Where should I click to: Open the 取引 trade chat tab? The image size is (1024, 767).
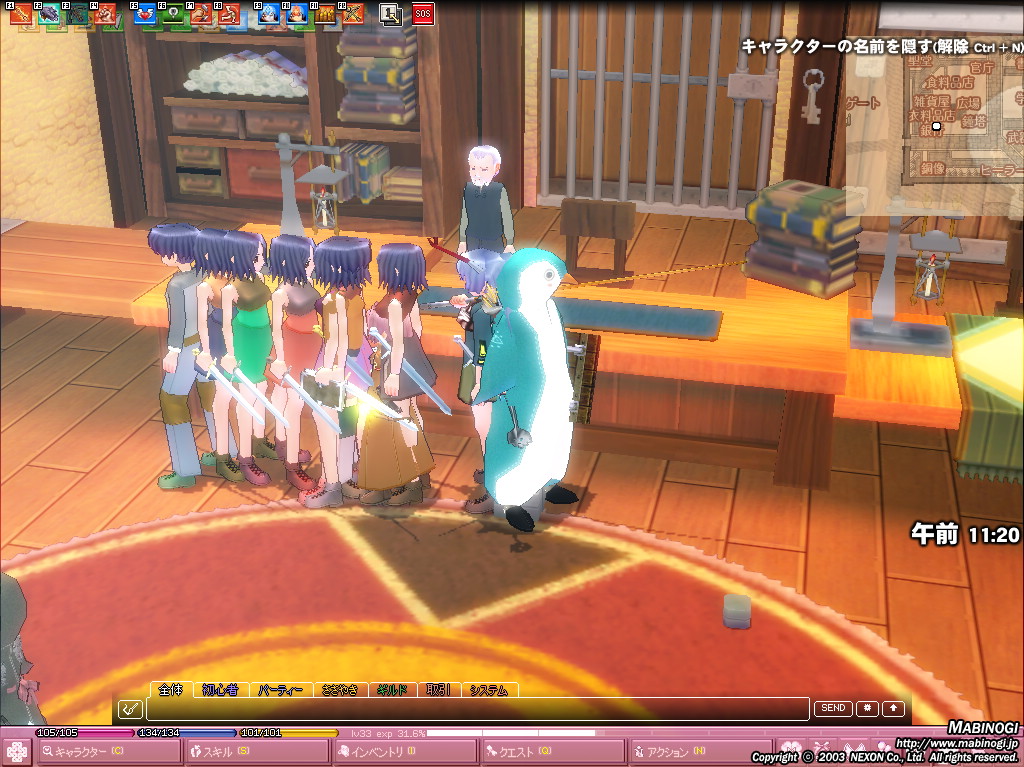point(439,690)
